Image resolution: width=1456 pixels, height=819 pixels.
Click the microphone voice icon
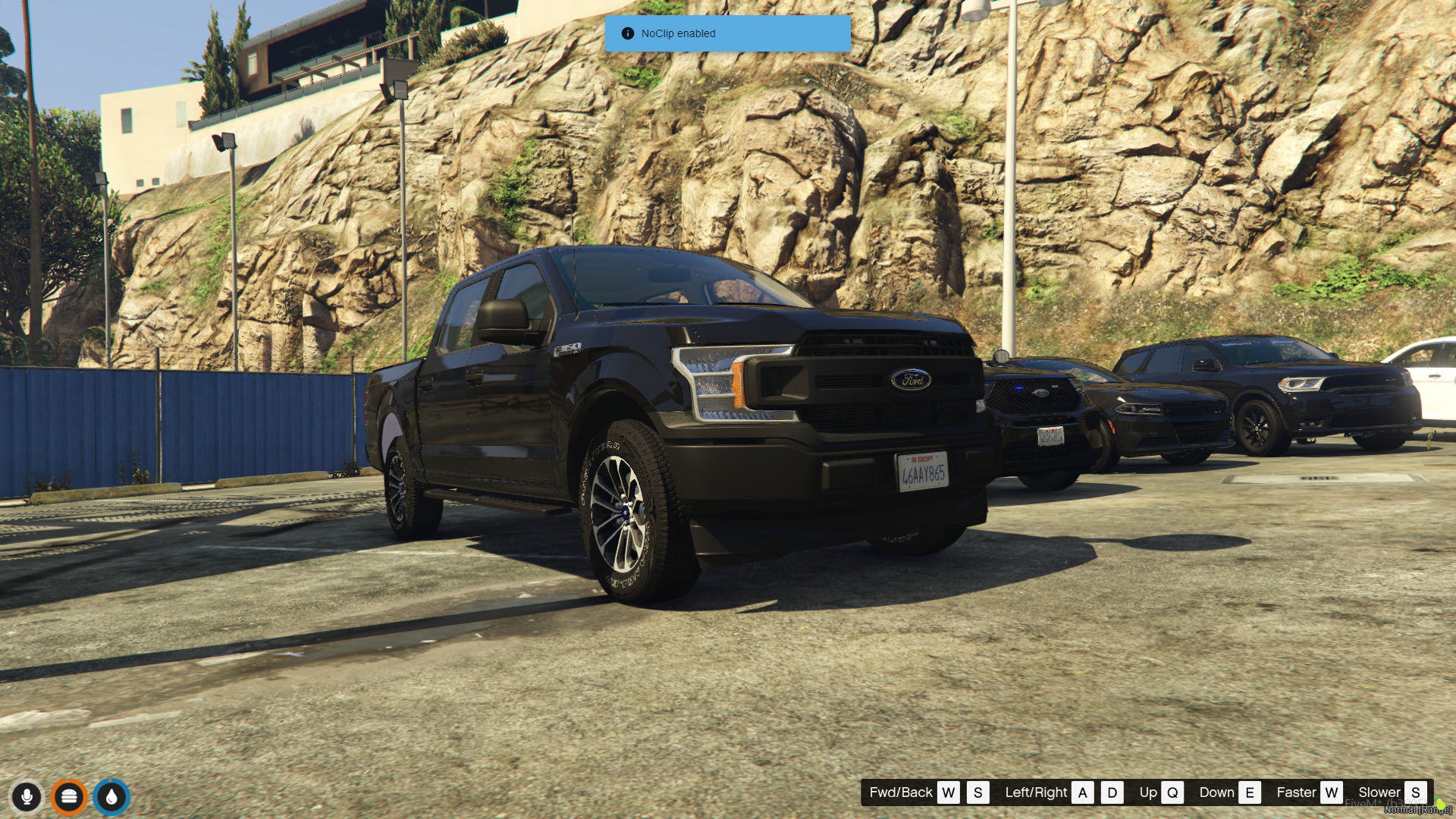pos(27,797)
